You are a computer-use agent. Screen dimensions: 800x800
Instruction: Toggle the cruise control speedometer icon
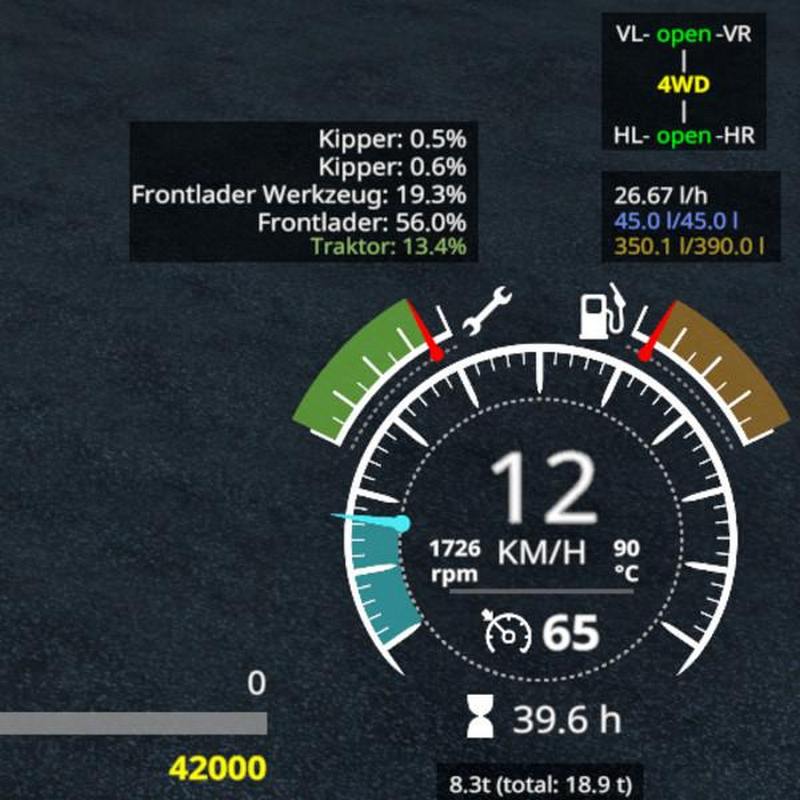(507, 631)
